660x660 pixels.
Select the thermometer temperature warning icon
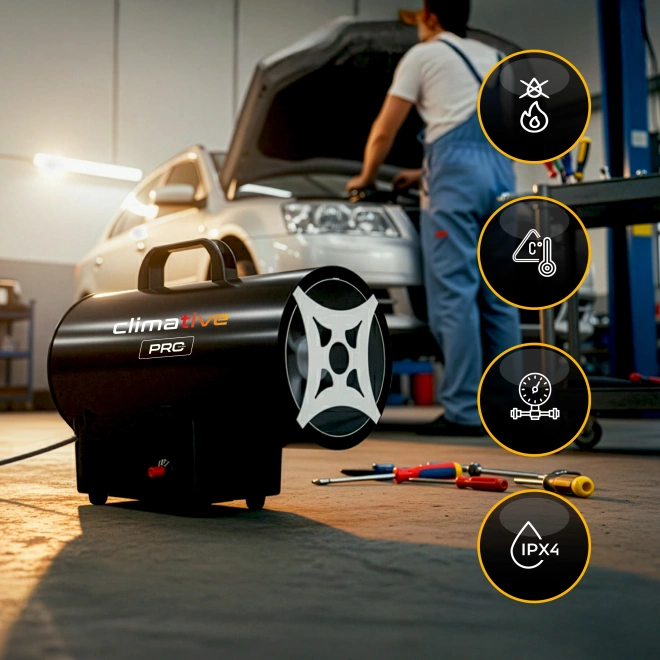(533, 253)
